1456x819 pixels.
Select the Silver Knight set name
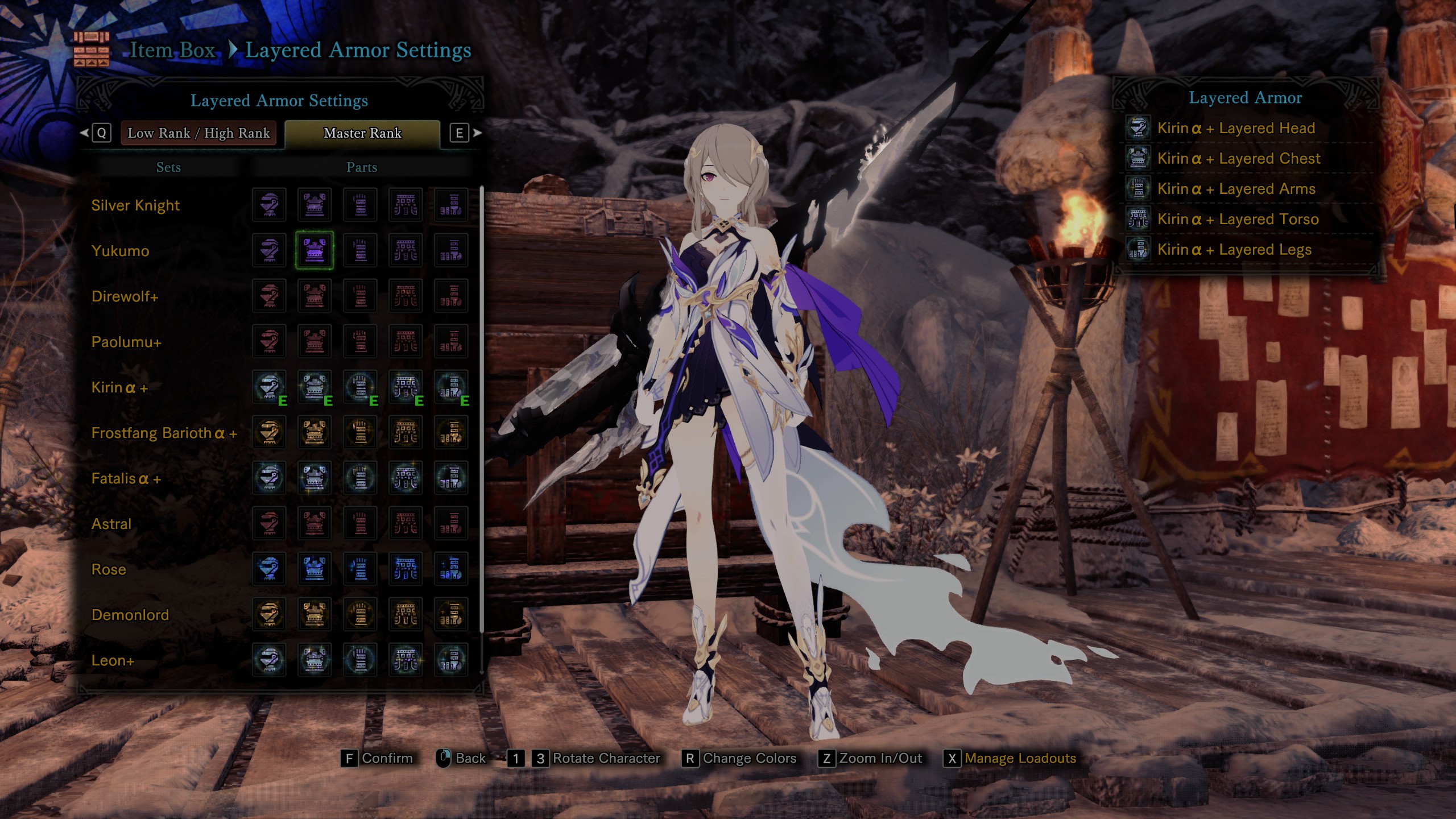[135, 205]
